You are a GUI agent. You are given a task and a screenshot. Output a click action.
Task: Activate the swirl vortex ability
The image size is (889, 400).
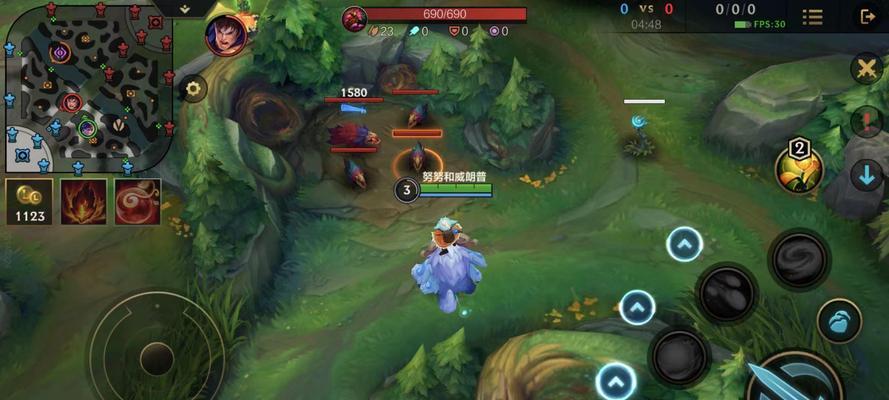coord(799,259)
